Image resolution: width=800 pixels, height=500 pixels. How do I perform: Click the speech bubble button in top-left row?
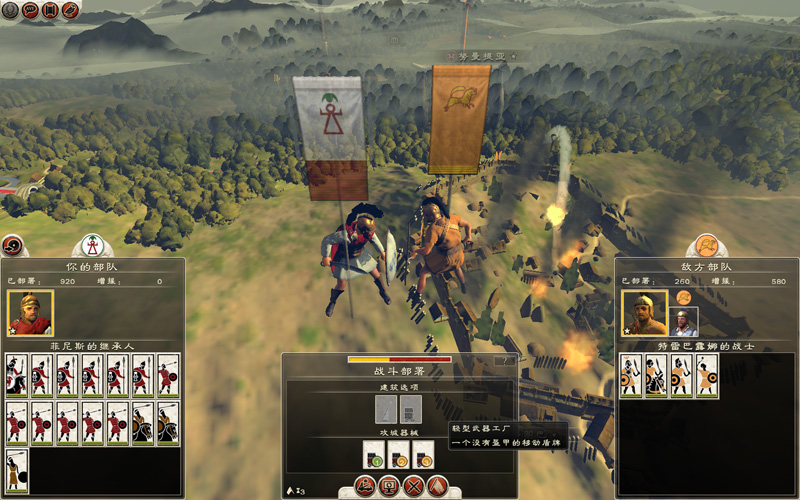(31, 10)
